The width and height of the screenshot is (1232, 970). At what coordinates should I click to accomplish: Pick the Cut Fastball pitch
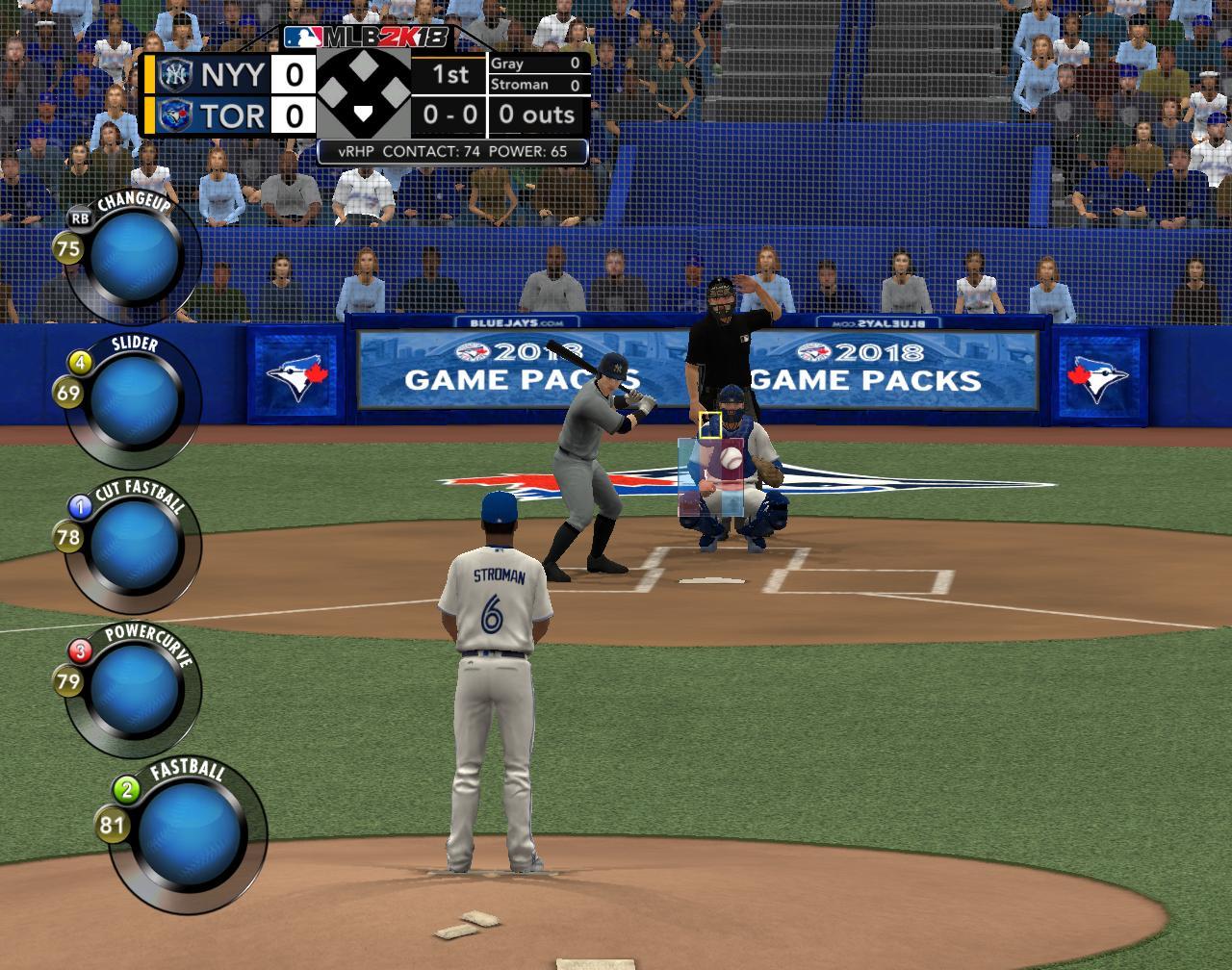tap(133, 546)
